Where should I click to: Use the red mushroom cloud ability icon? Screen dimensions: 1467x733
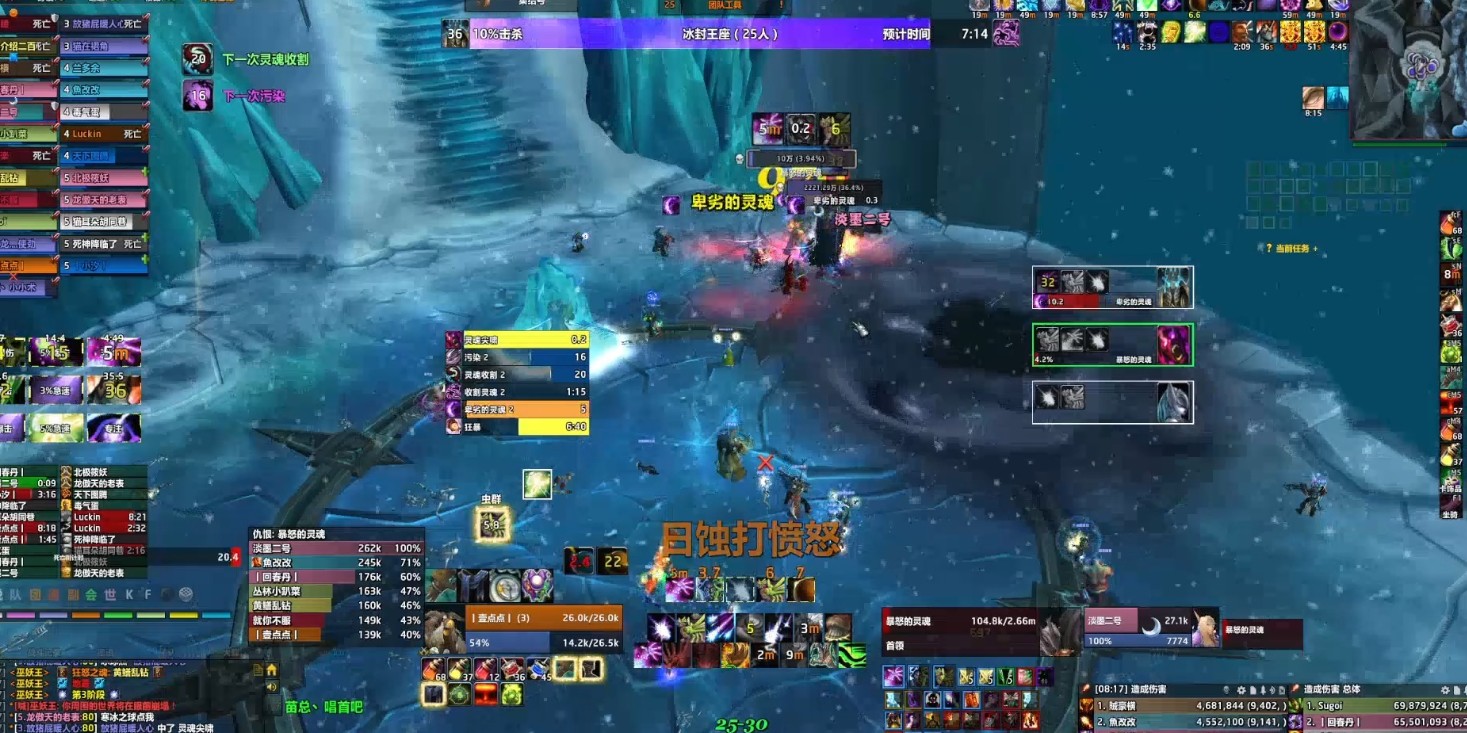click(486, 692)
